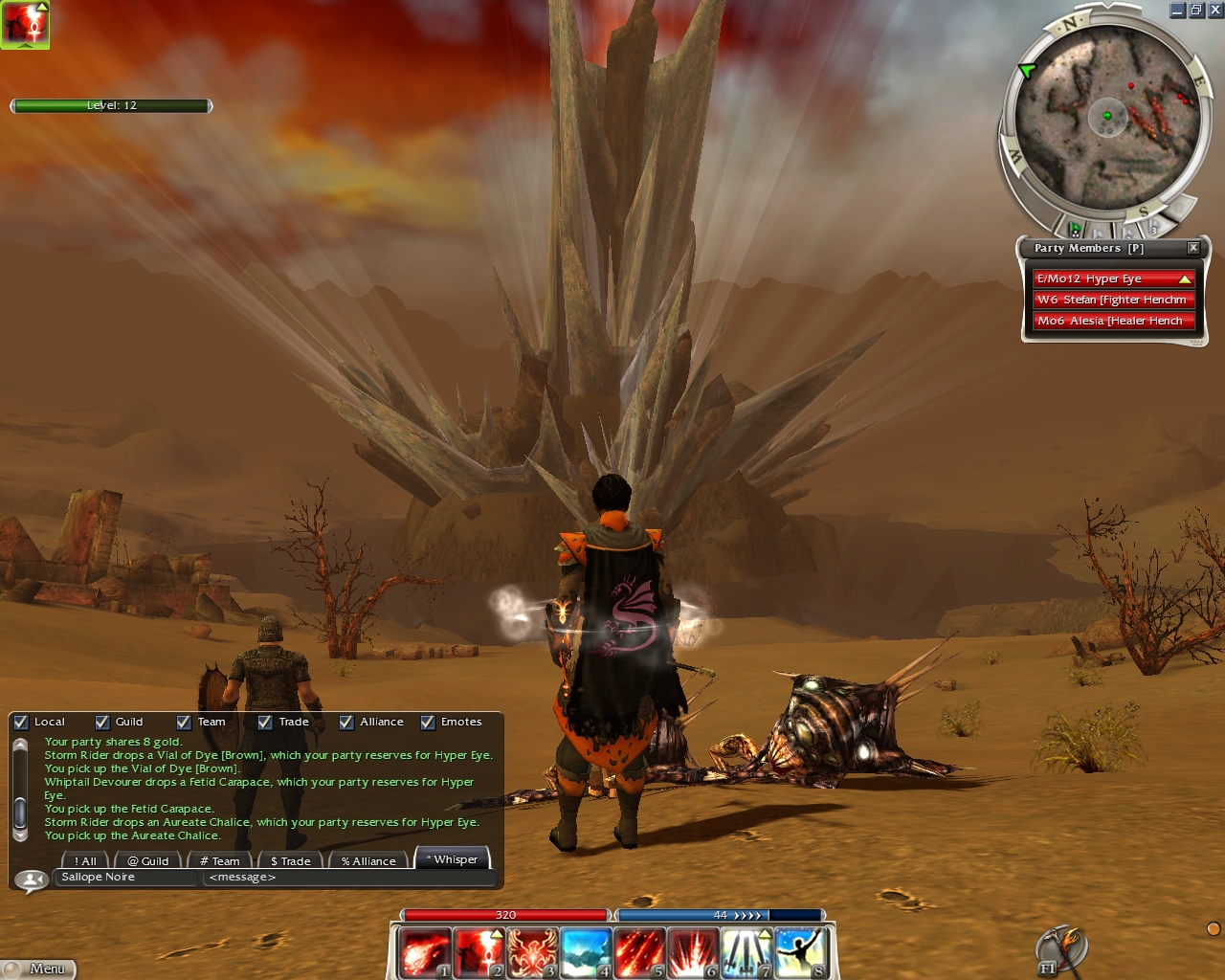The image size is (1225, 980).
Task: Activate the fireball skill in slot 1
Action: click(424, 953)
